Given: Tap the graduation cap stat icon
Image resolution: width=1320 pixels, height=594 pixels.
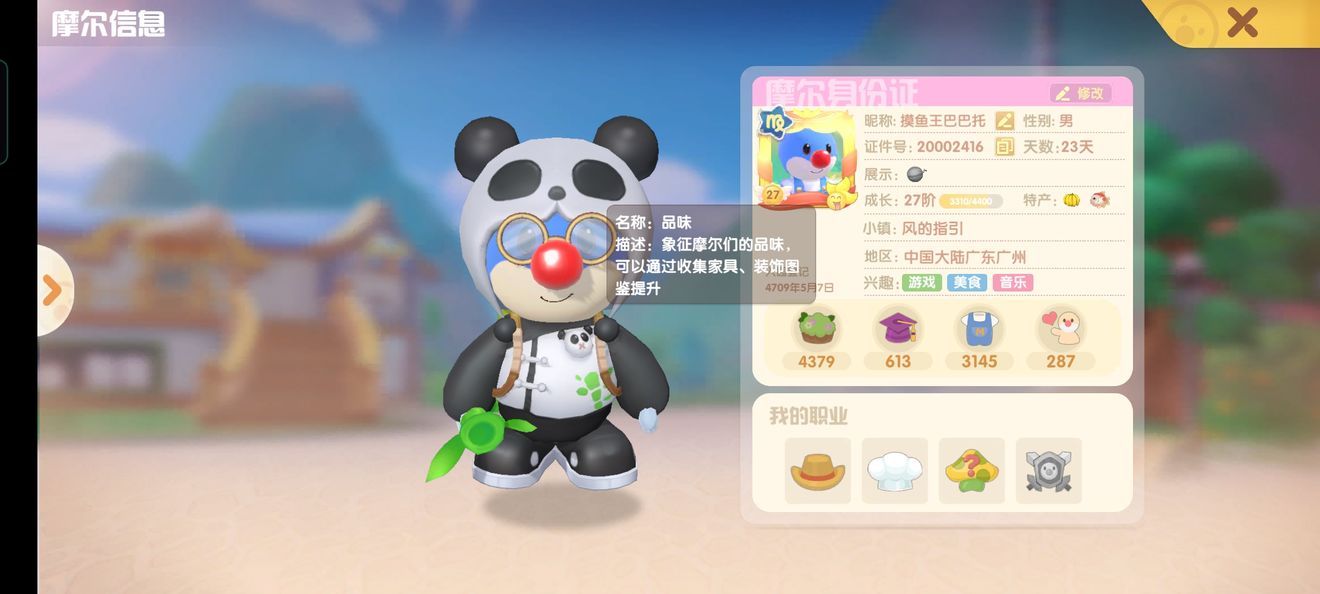Looking at the screenshot, I should (x=897, y=328).
